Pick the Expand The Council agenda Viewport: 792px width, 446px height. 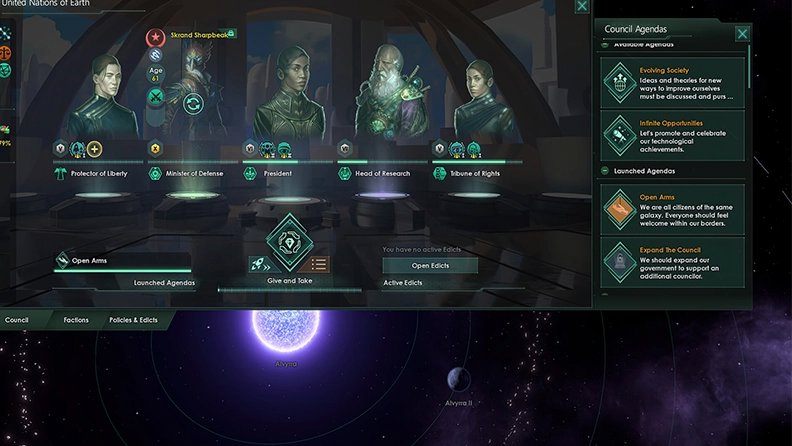673,262
